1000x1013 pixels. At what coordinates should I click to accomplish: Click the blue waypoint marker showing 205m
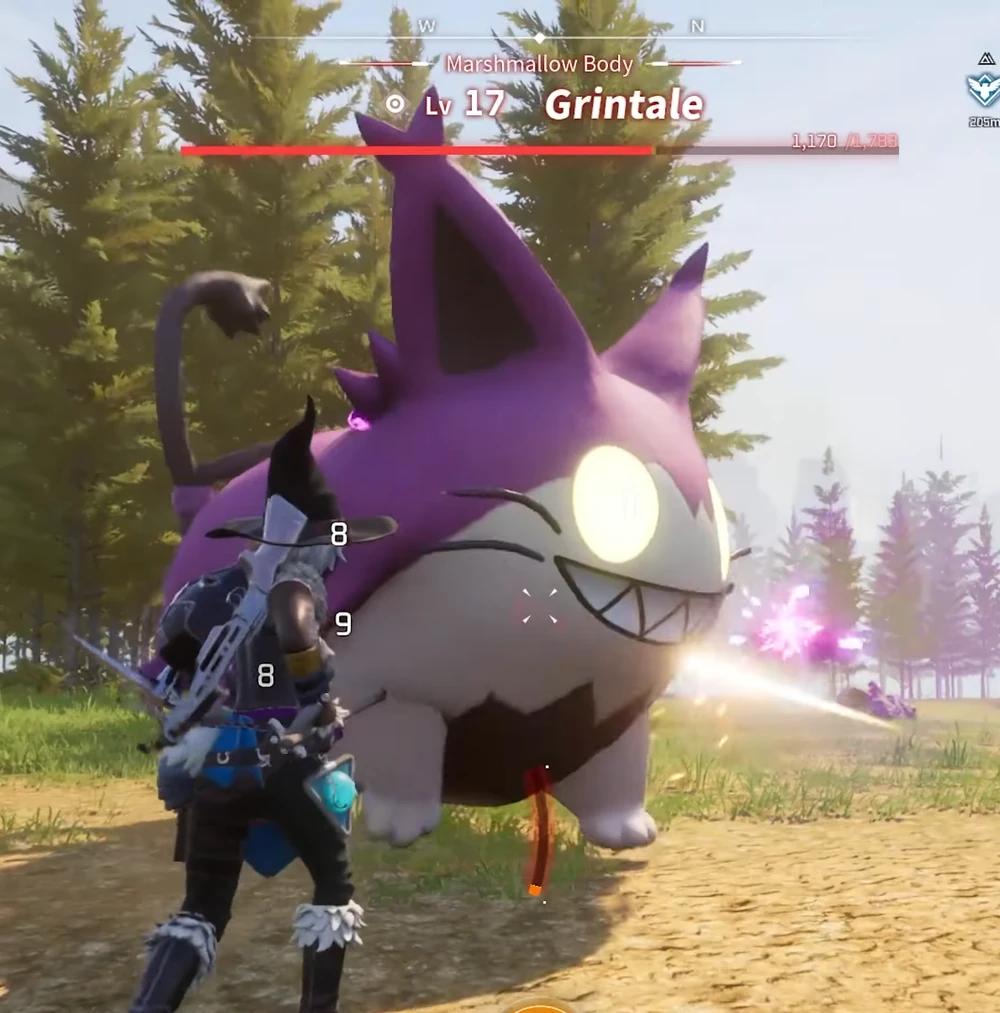coord(984,88)
